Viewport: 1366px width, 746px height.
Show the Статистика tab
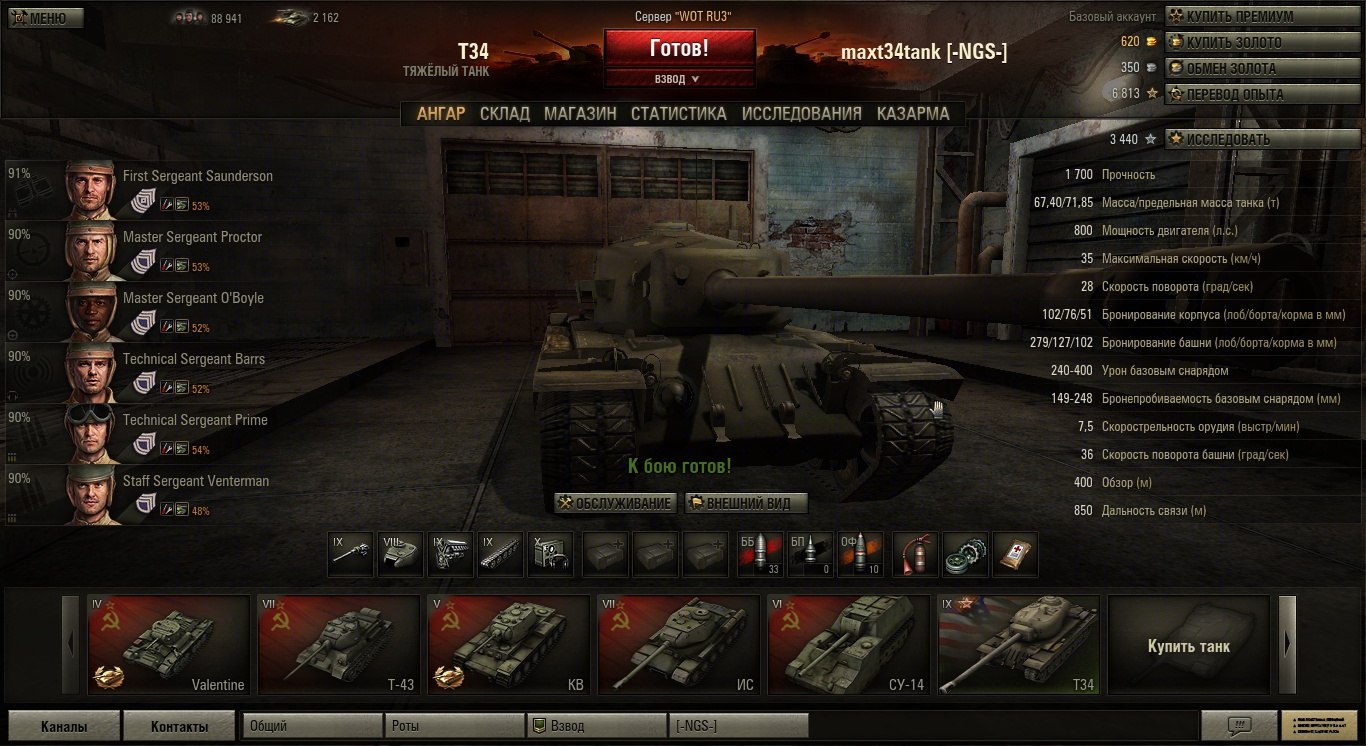[x=678, y=113]
